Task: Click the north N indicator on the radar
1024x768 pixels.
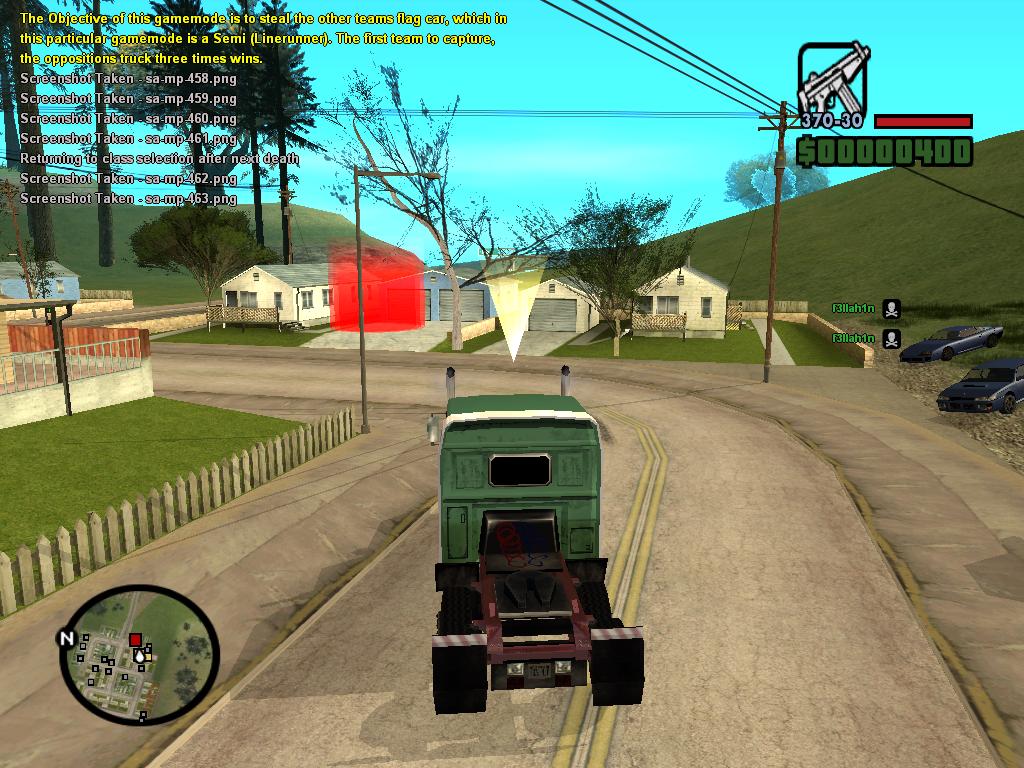Action: coord(67,638)
